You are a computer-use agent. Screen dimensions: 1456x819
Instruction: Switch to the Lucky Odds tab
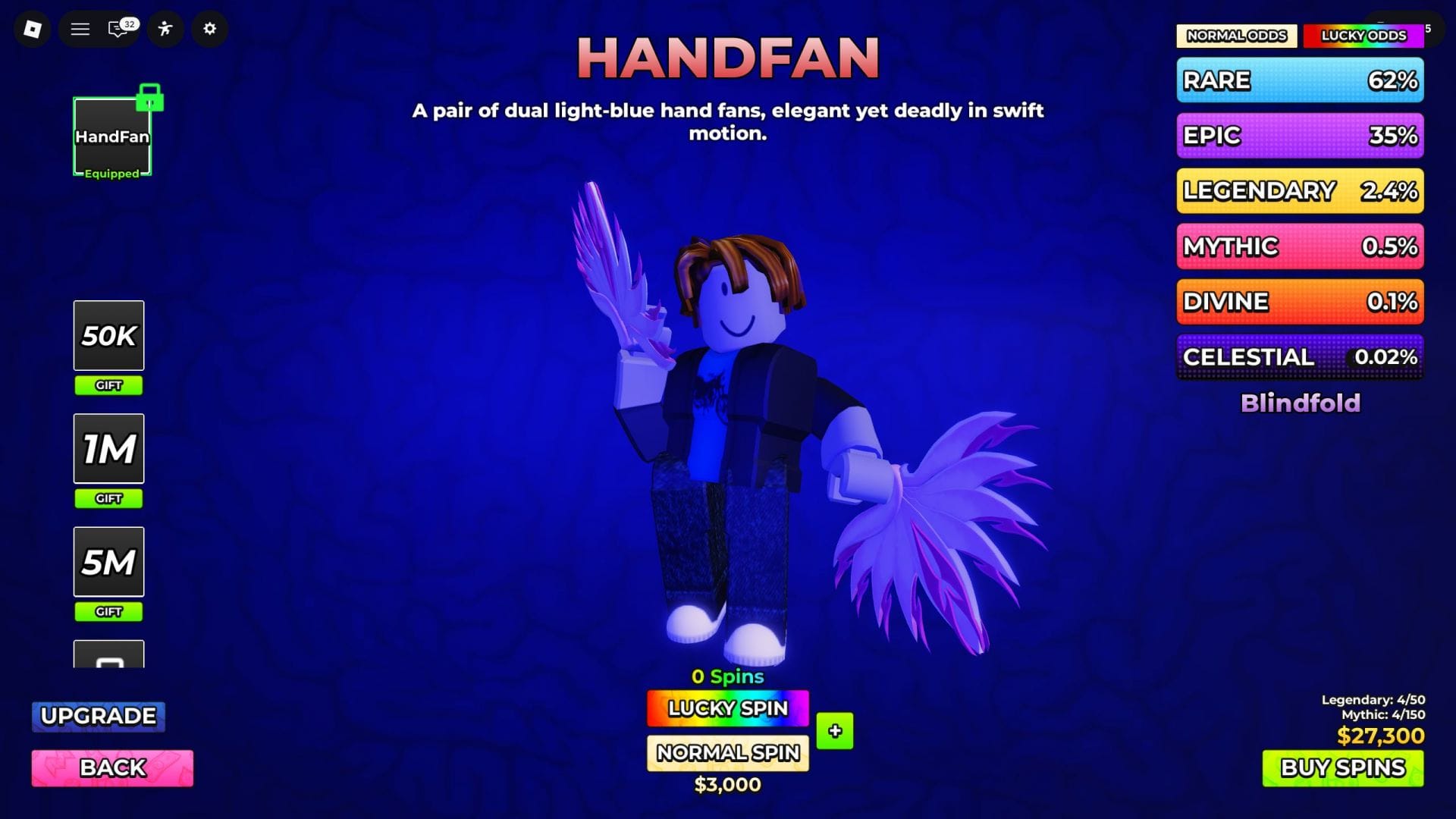click(1363, 35)
